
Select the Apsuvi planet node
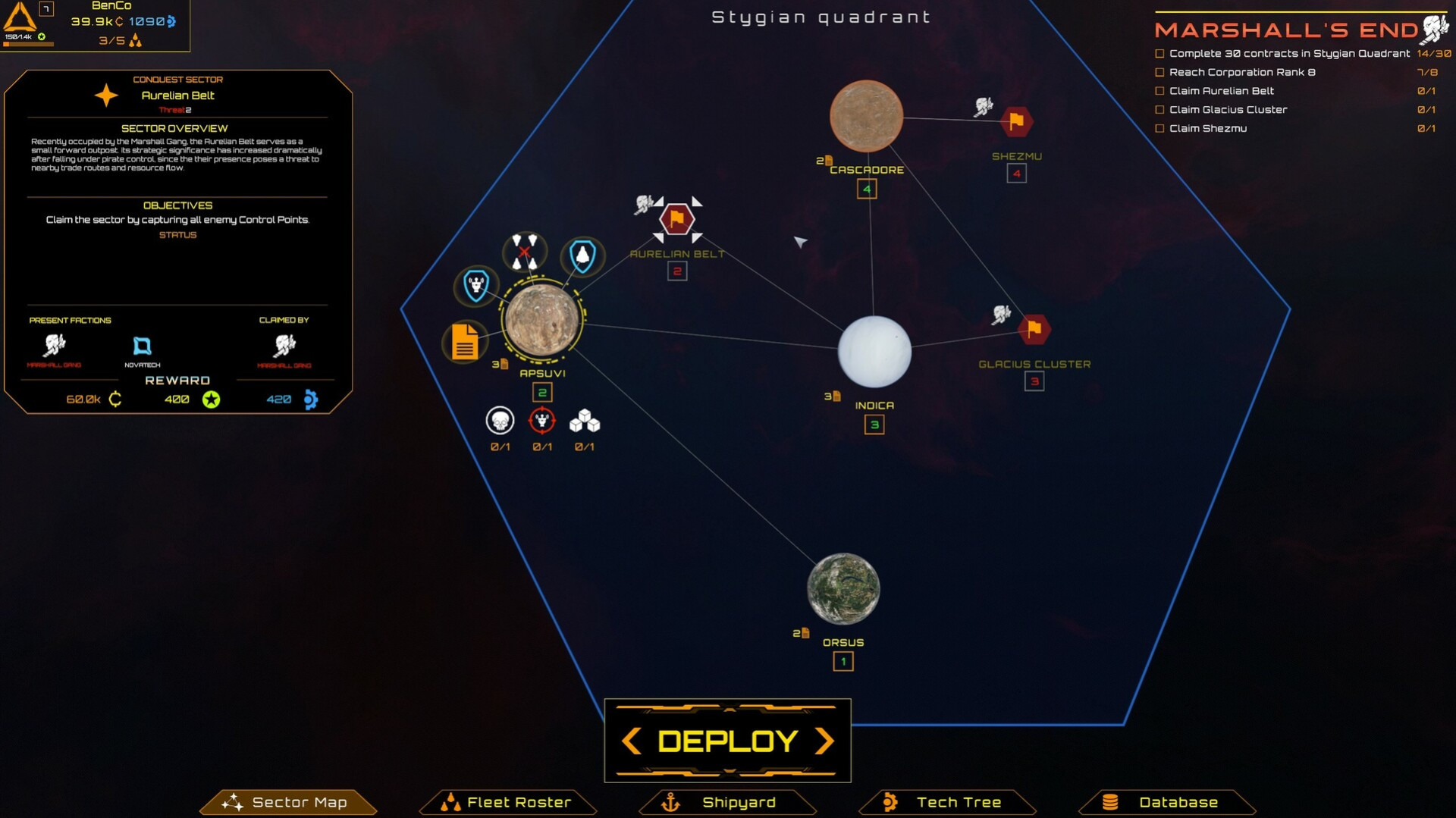click(542, 321)
